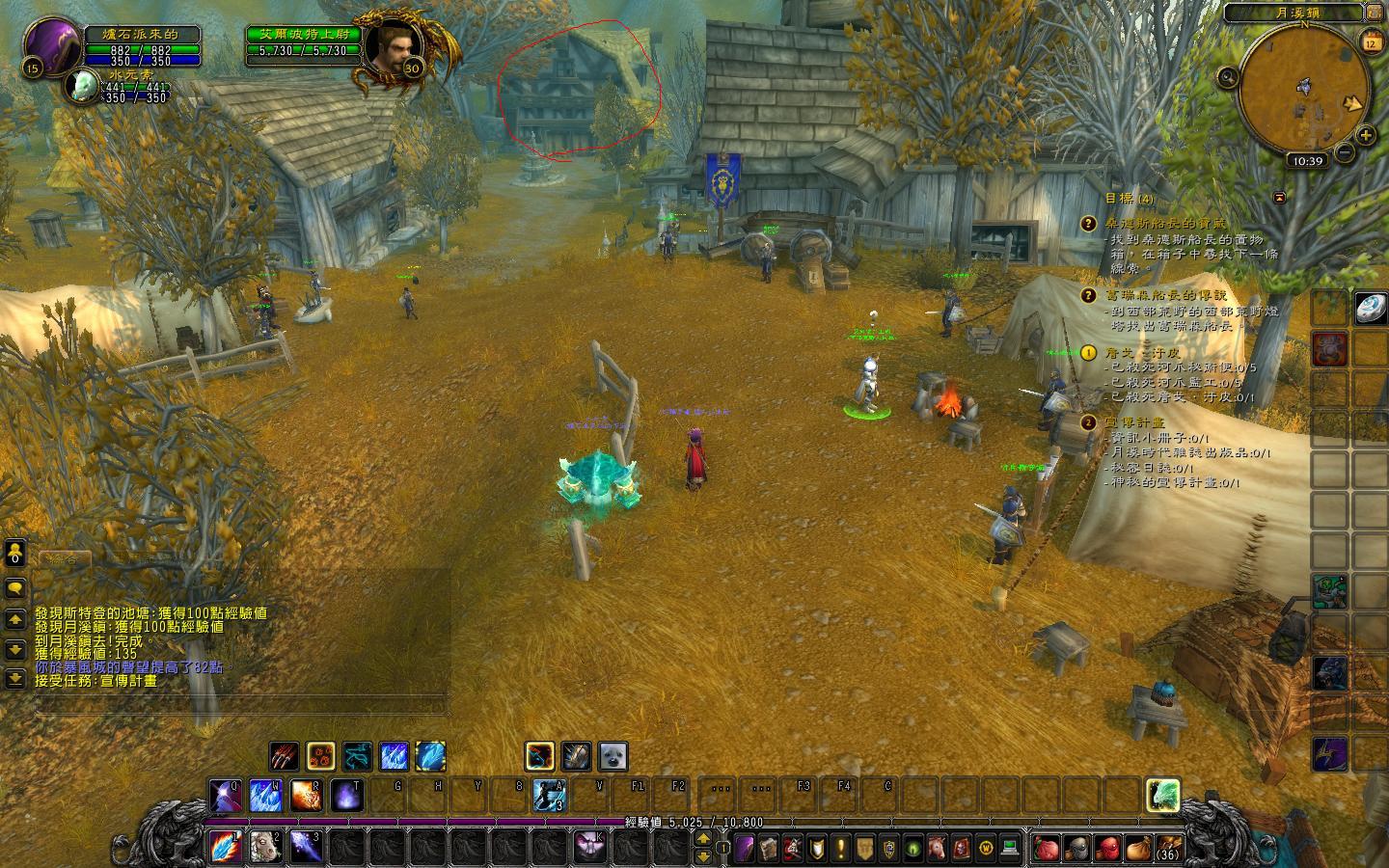Open the chat speech bubble menu button
The image size is (1389, 868).
point(15,587)
